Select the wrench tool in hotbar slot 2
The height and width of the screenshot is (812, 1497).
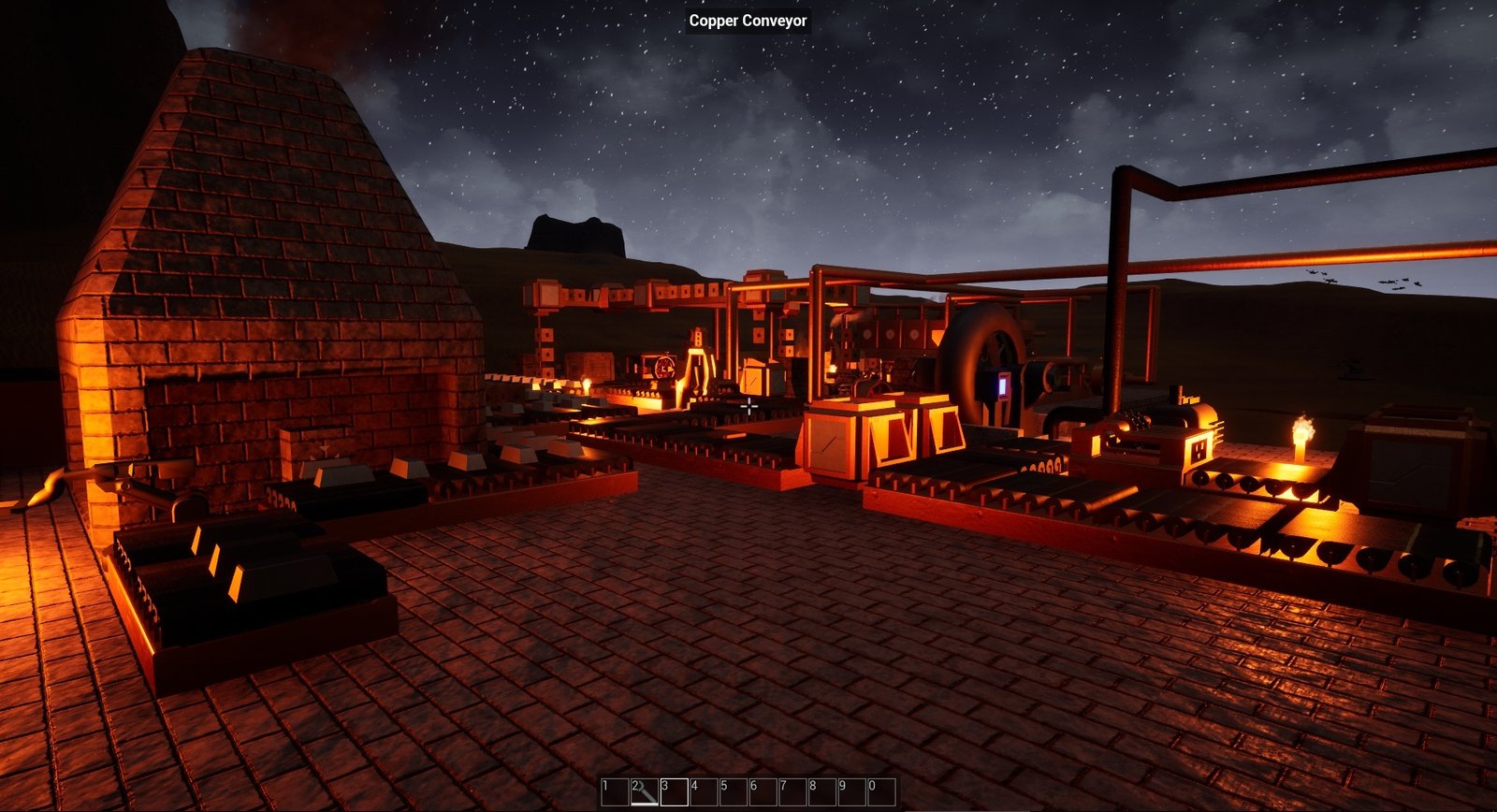[644, 793]
